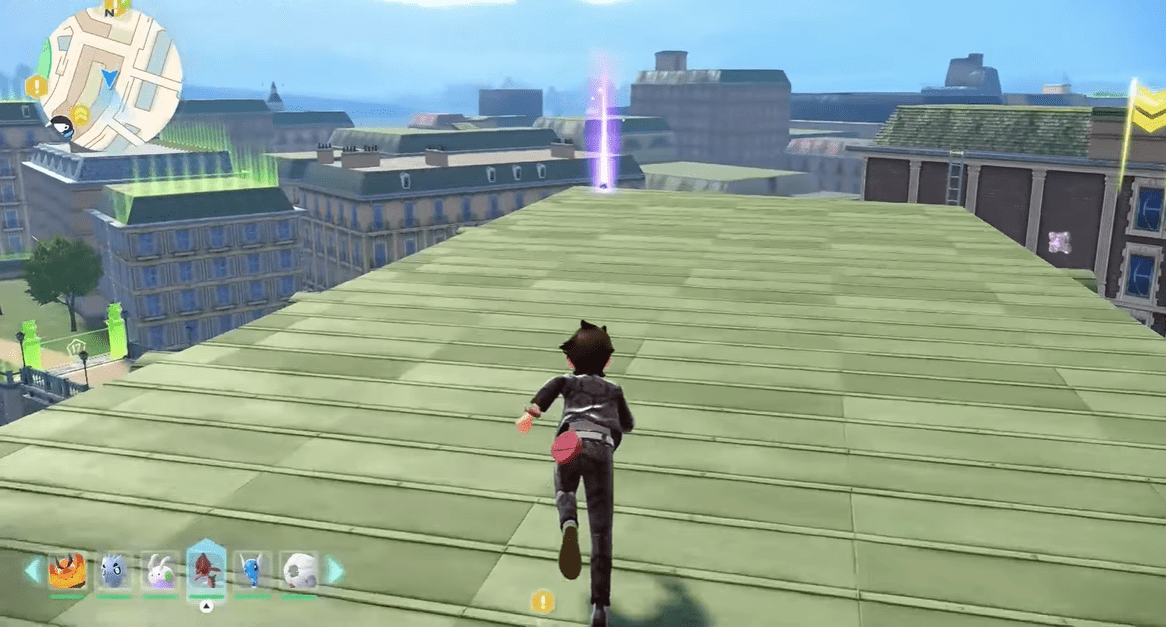1166x627 pixels.
Task: Select the yellow exclamation marker on minimap edge
Action: point(38,86)
